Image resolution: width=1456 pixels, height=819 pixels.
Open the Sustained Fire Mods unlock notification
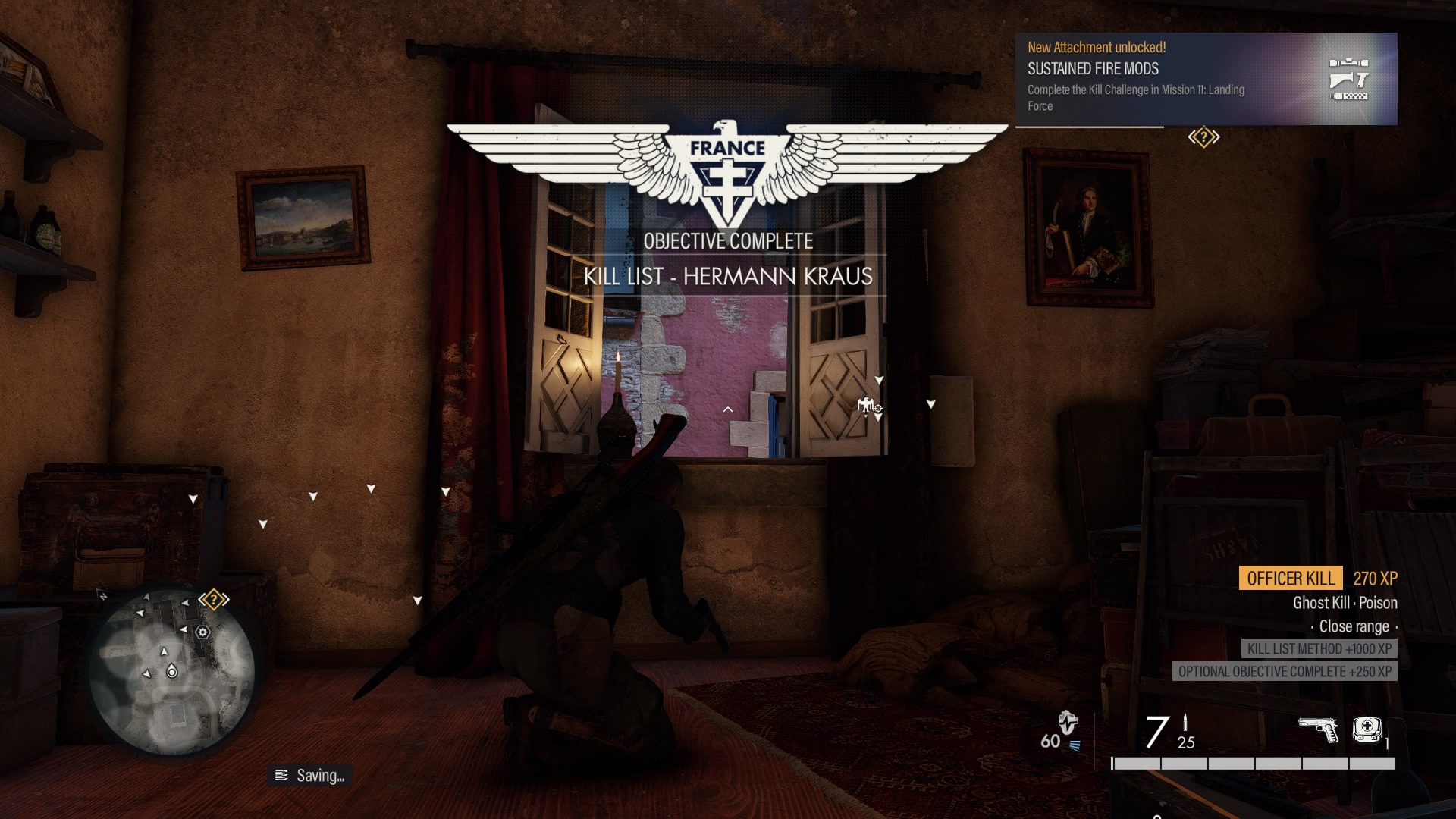click(1206, 79)
